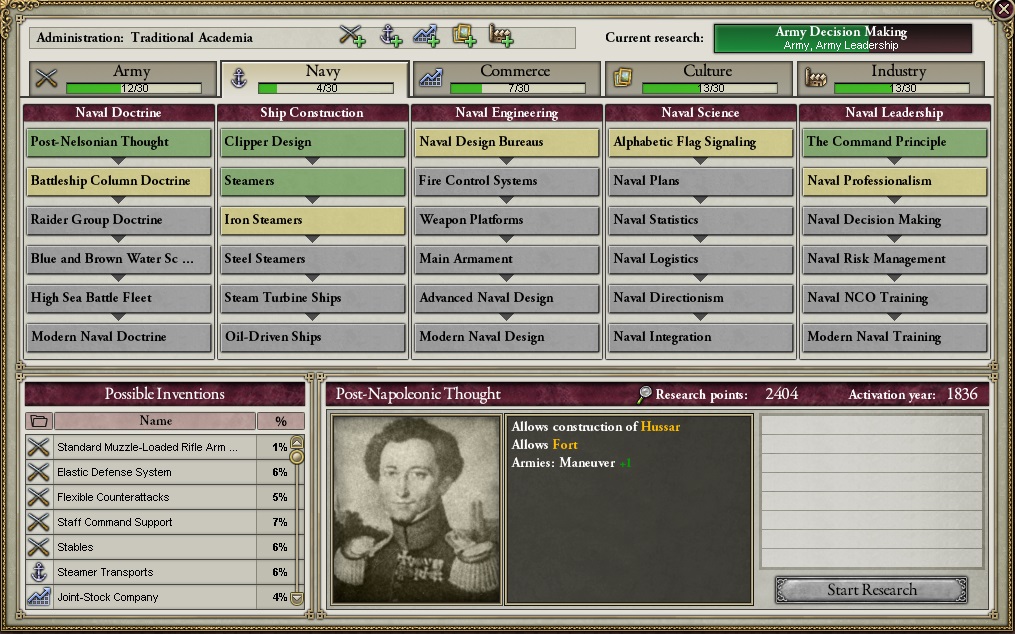1015x634 pixels.
Task: Select Naval Design Bureaus technology
Action: (507, 142)
